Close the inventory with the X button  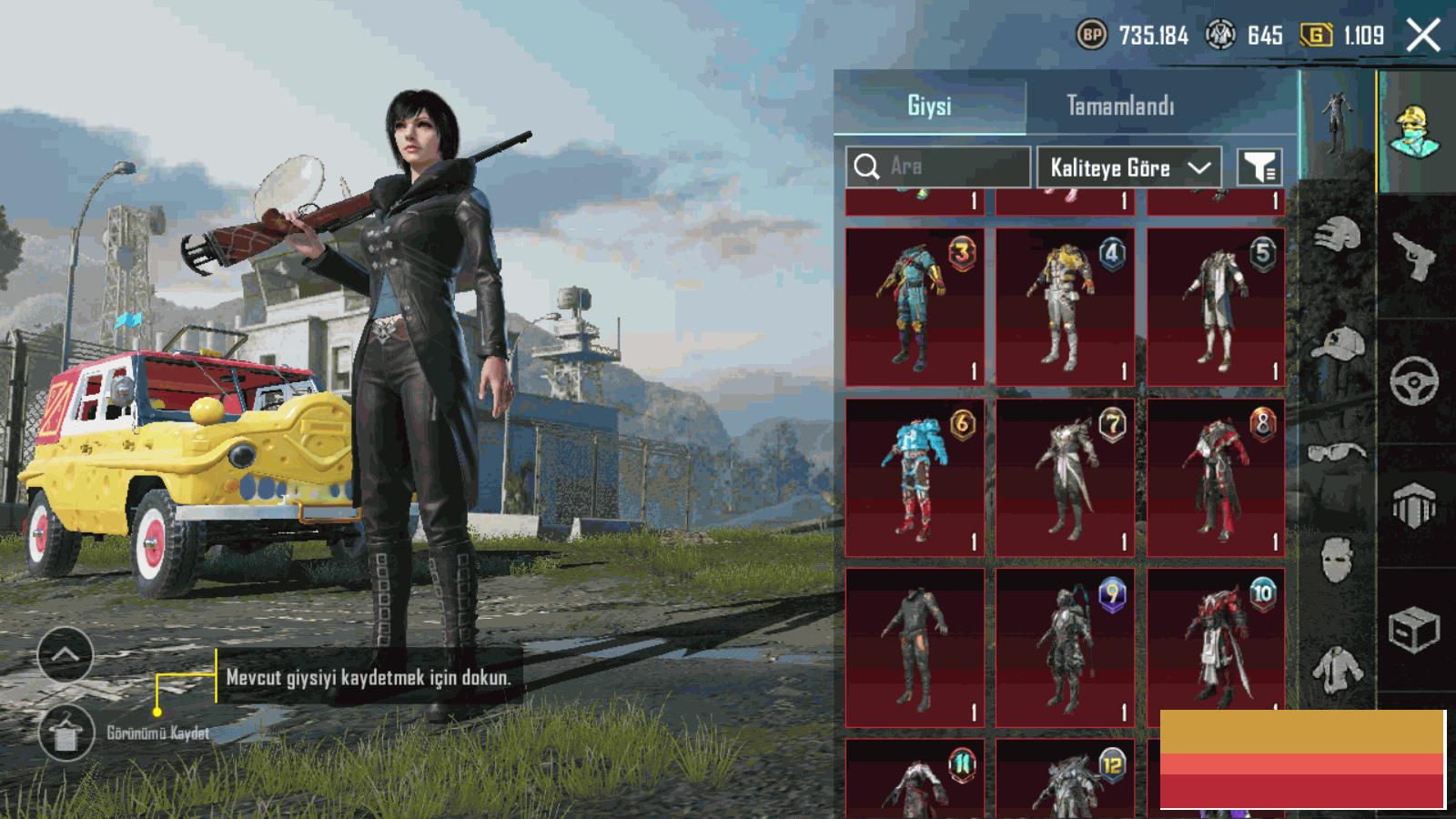[x=1423, y=36]
